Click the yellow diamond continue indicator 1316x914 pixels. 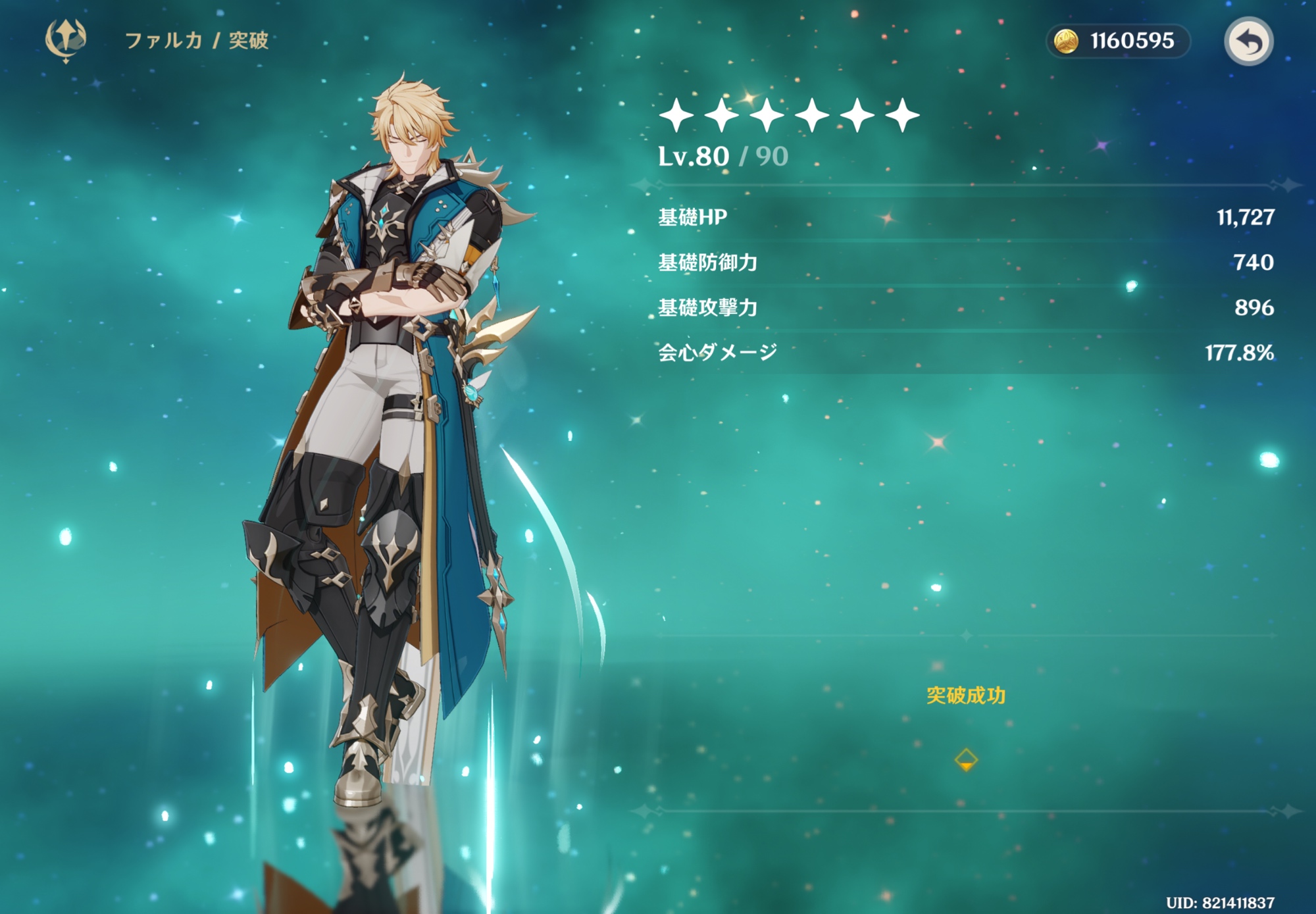point(965,759)
